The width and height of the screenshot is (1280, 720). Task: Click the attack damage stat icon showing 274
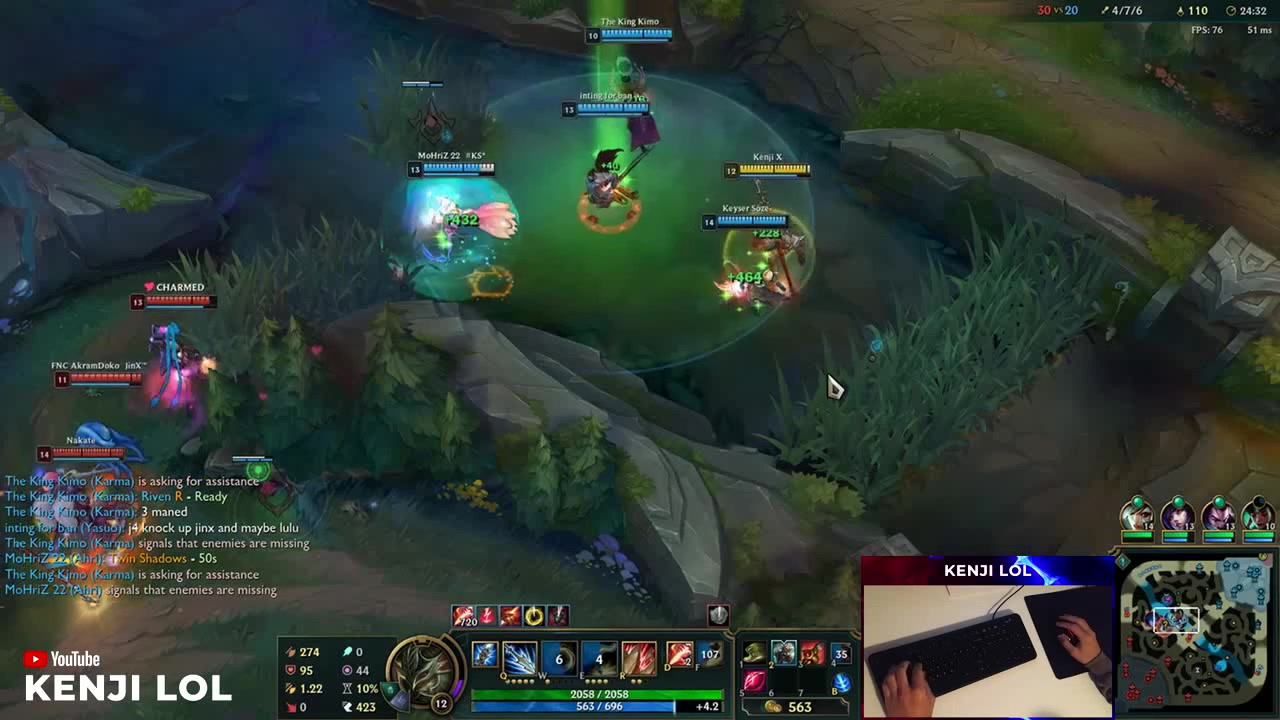click(x=291, y=653)
